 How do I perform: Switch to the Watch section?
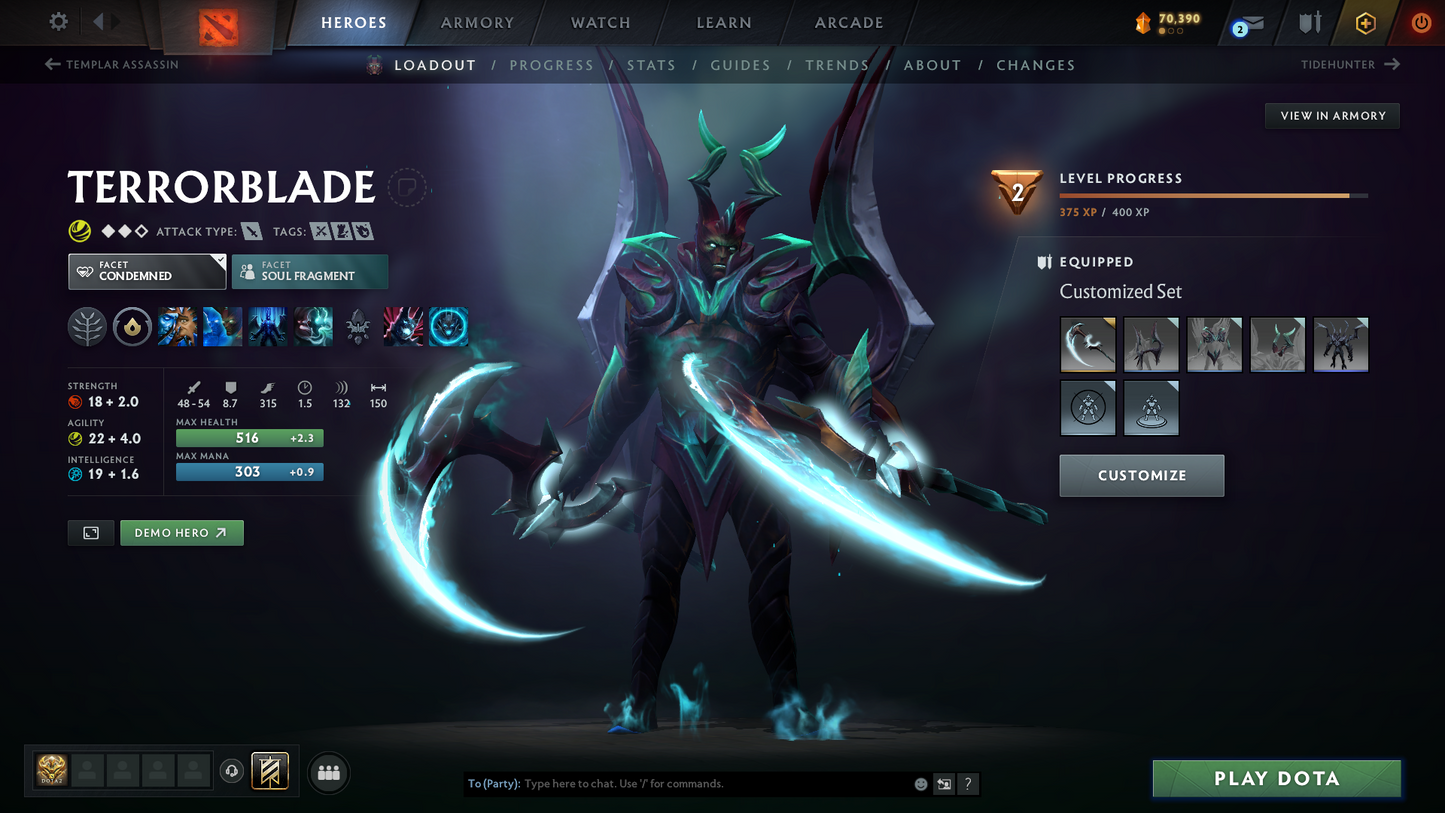[600, 23]
